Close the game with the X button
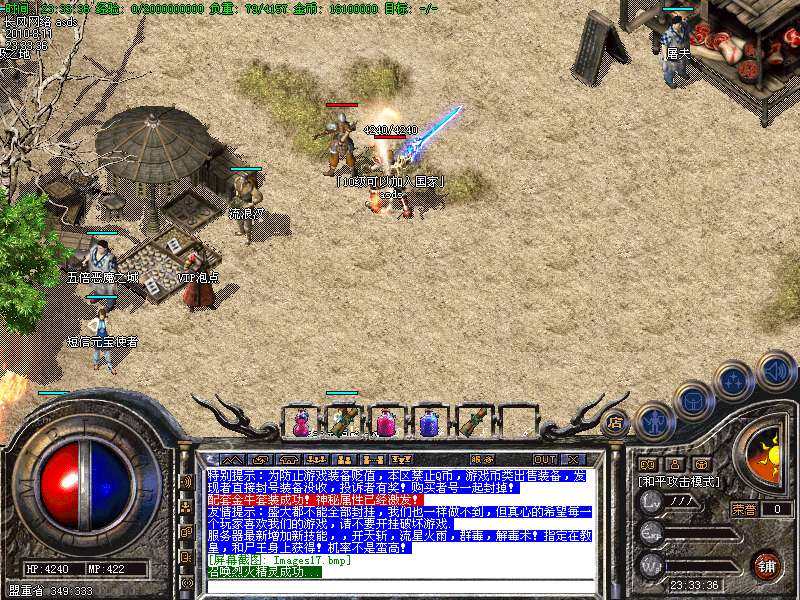This screenshot has width=800, height=600. coord(575,459)
